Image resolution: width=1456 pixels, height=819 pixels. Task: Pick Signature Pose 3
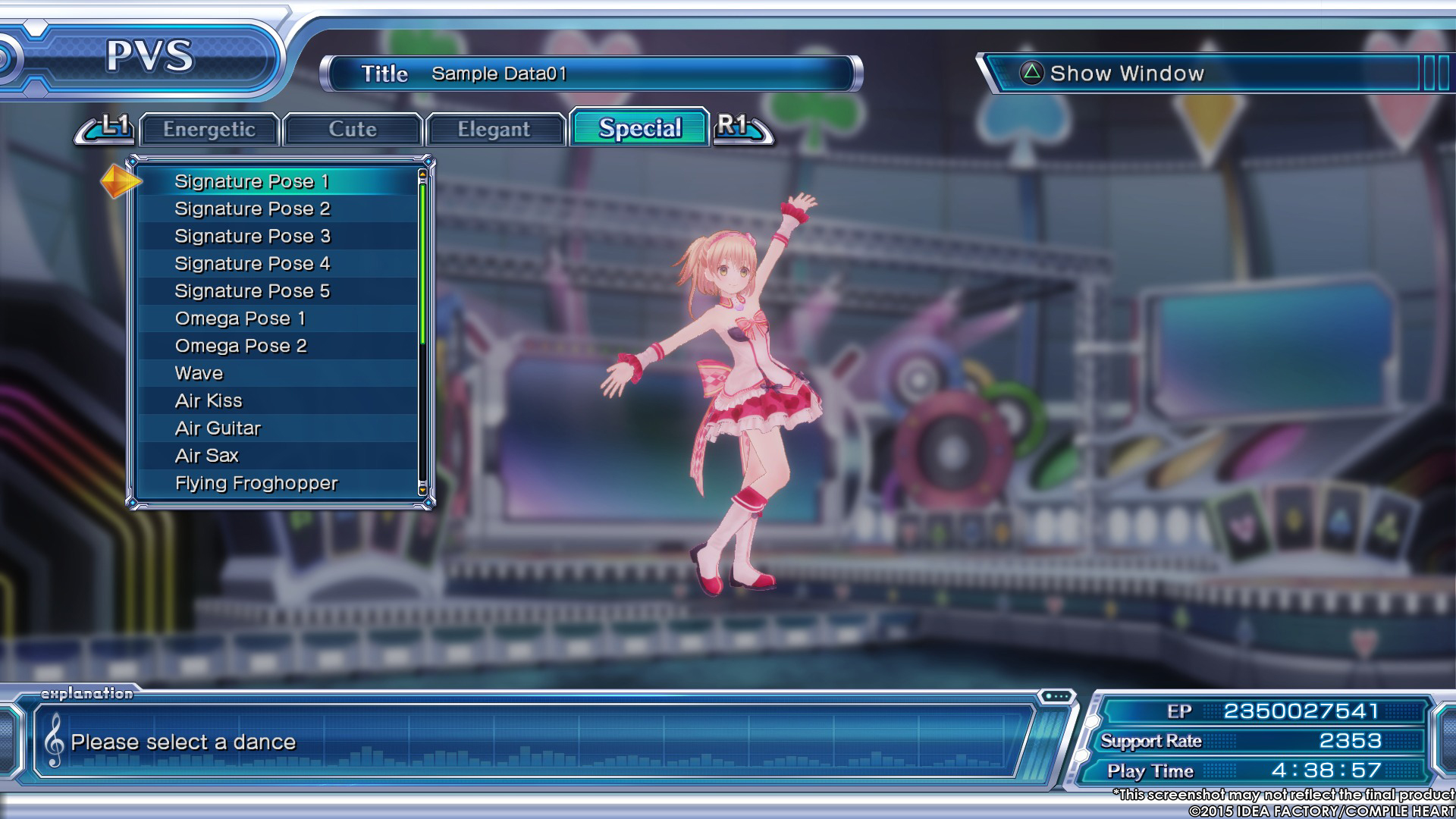252,237
